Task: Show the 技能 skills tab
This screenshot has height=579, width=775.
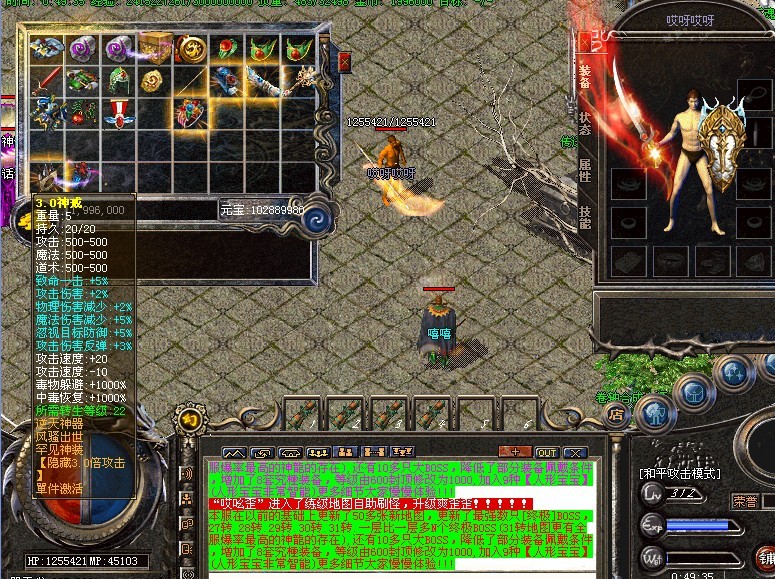Action: pyautogui.click(x=586, y=216)
